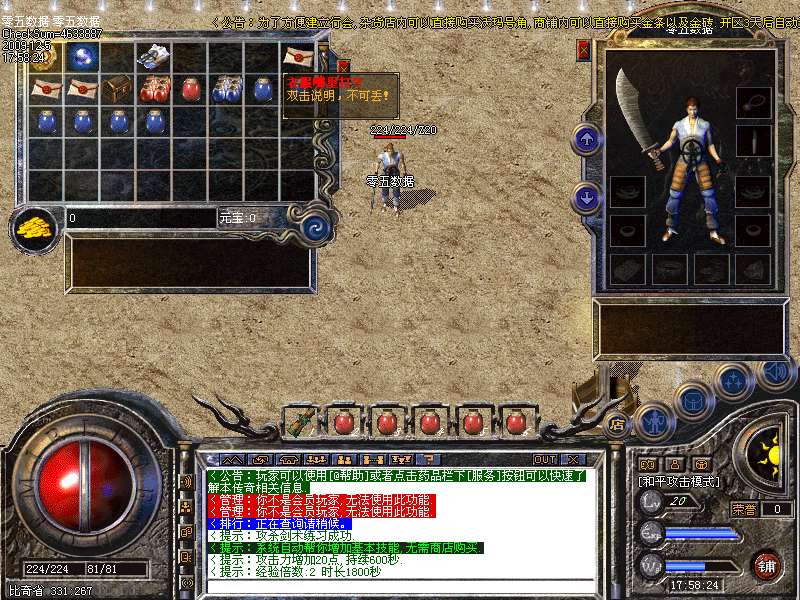Viewport: 800px width, 600px height.
Task: Select the treasure chest in the inventory
Action: pyautogui.click(x=118, y=89)
